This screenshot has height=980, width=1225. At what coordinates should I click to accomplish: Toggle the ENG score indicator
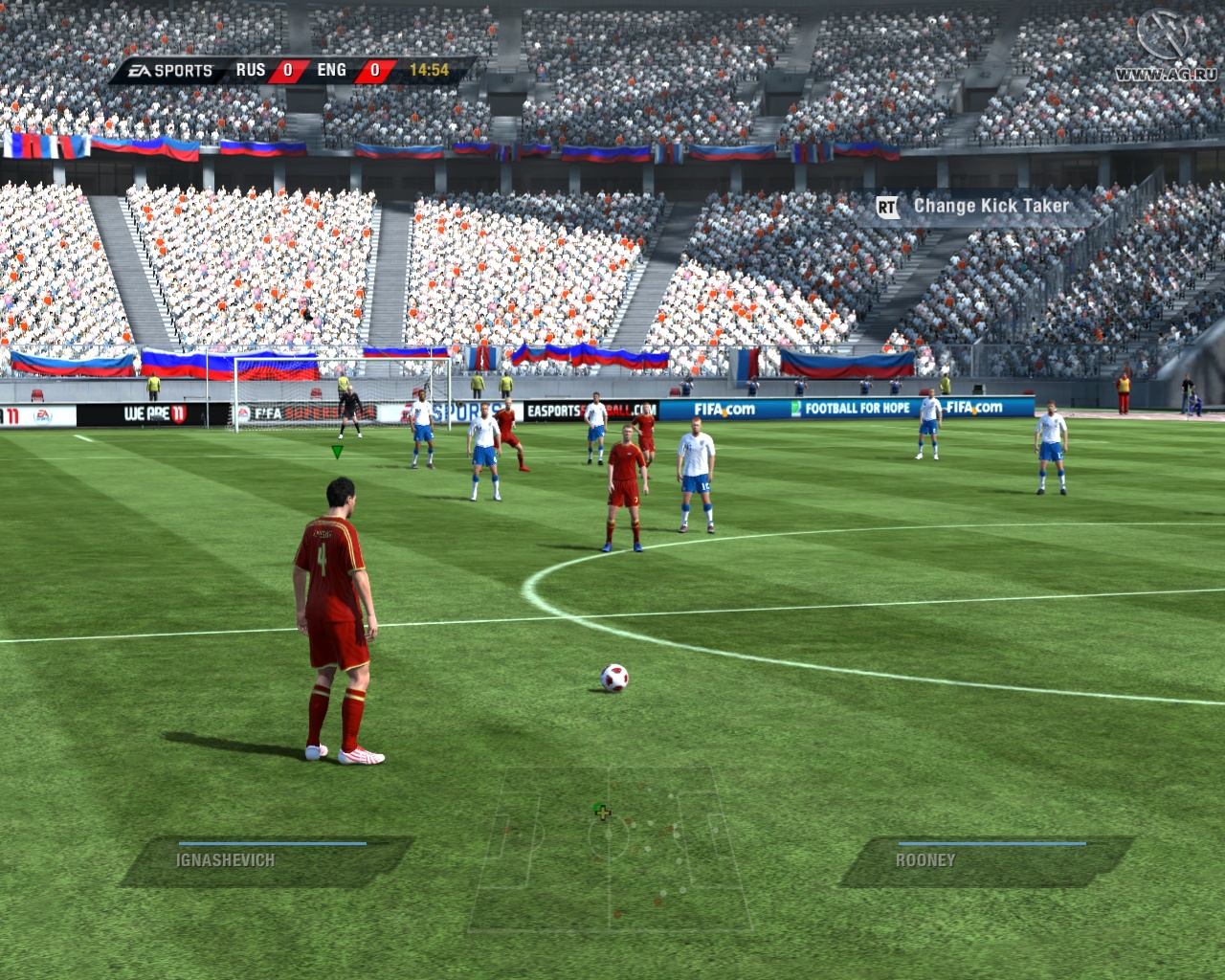373,69
